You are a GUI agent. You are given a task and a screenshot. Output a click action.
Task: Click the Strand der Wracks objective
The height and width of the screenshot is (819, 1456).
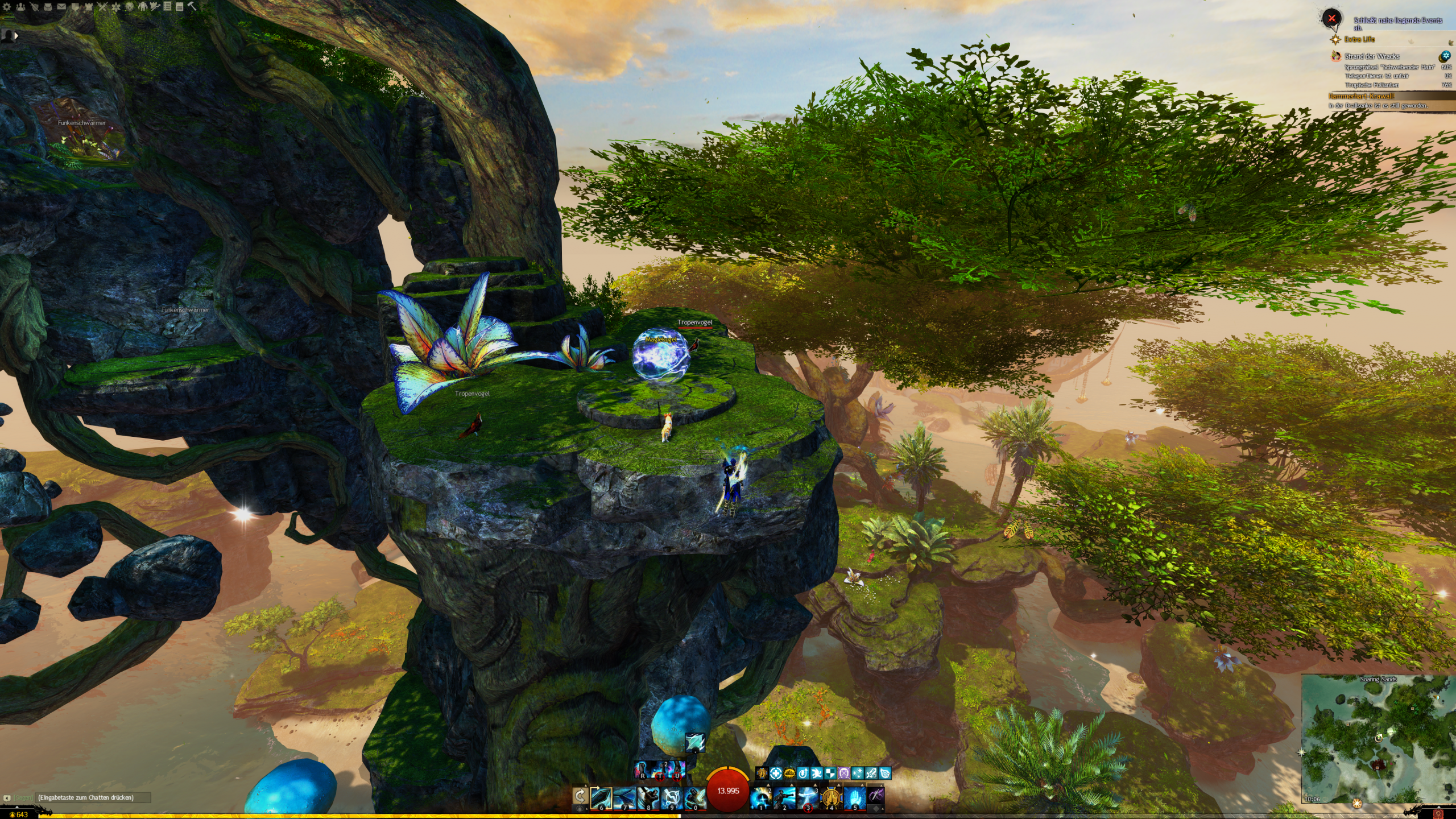pyautogui.click(x=1372, y=56)
